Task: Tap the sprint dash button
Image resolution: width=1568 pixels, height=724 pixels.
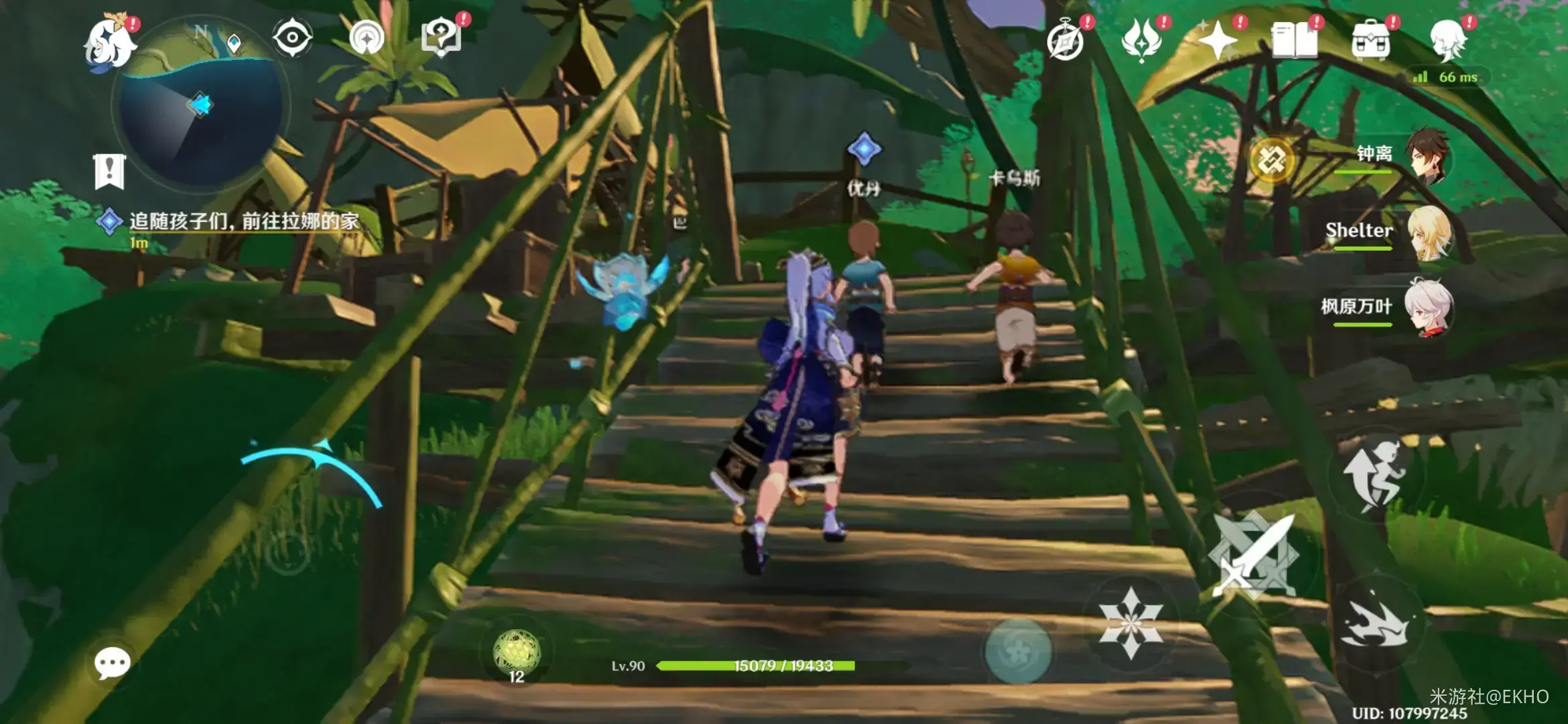Action: 1375,622
